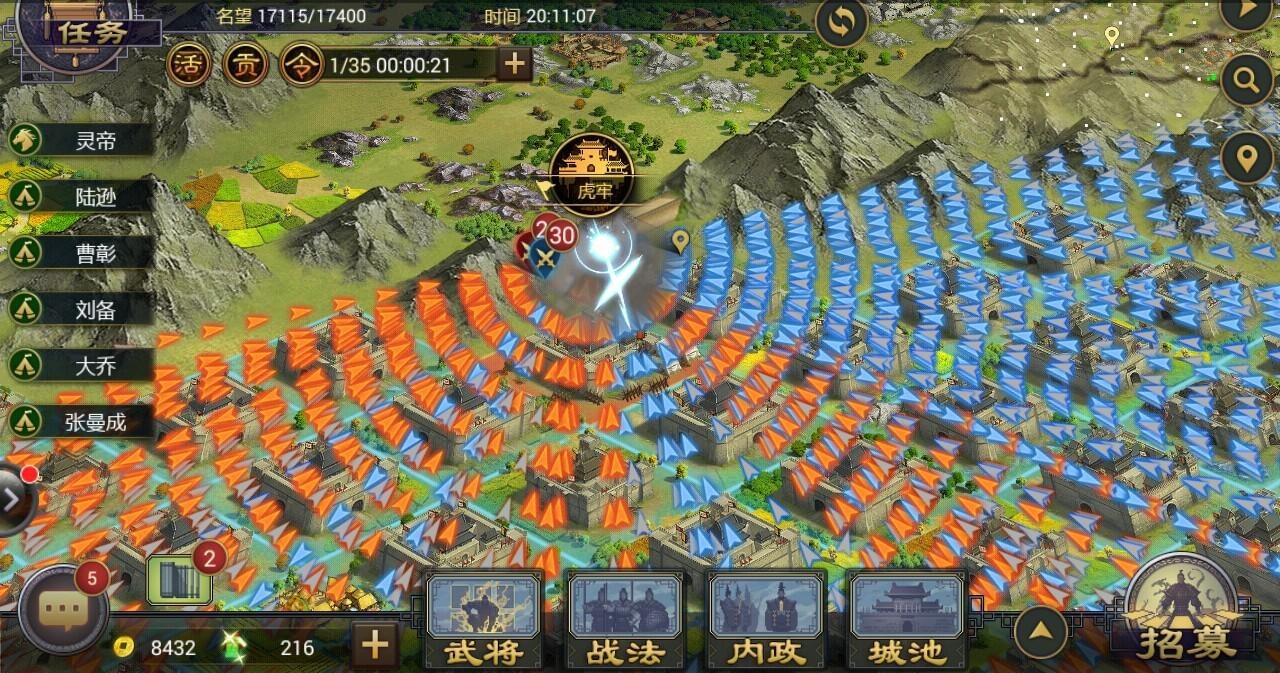Open the 城池 city menu

point(907,620)
